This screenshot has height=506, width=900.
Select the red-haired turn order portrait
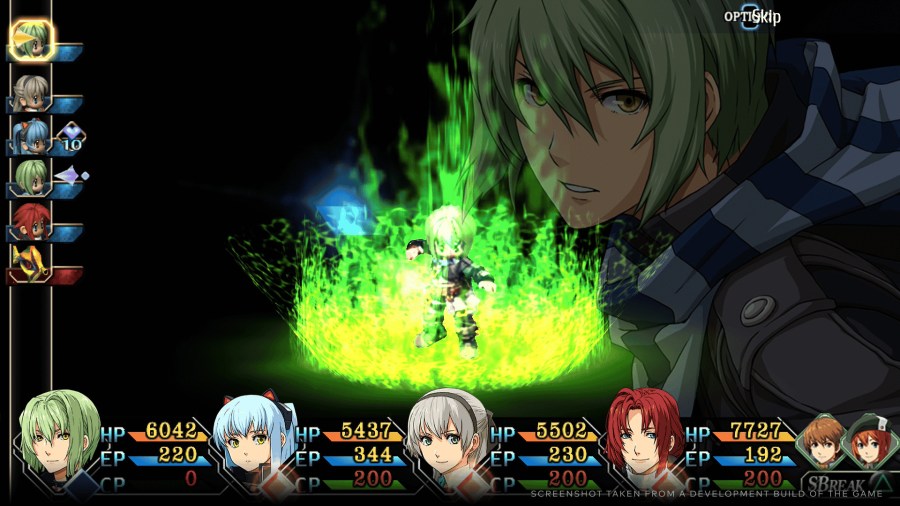click(30, 220)
